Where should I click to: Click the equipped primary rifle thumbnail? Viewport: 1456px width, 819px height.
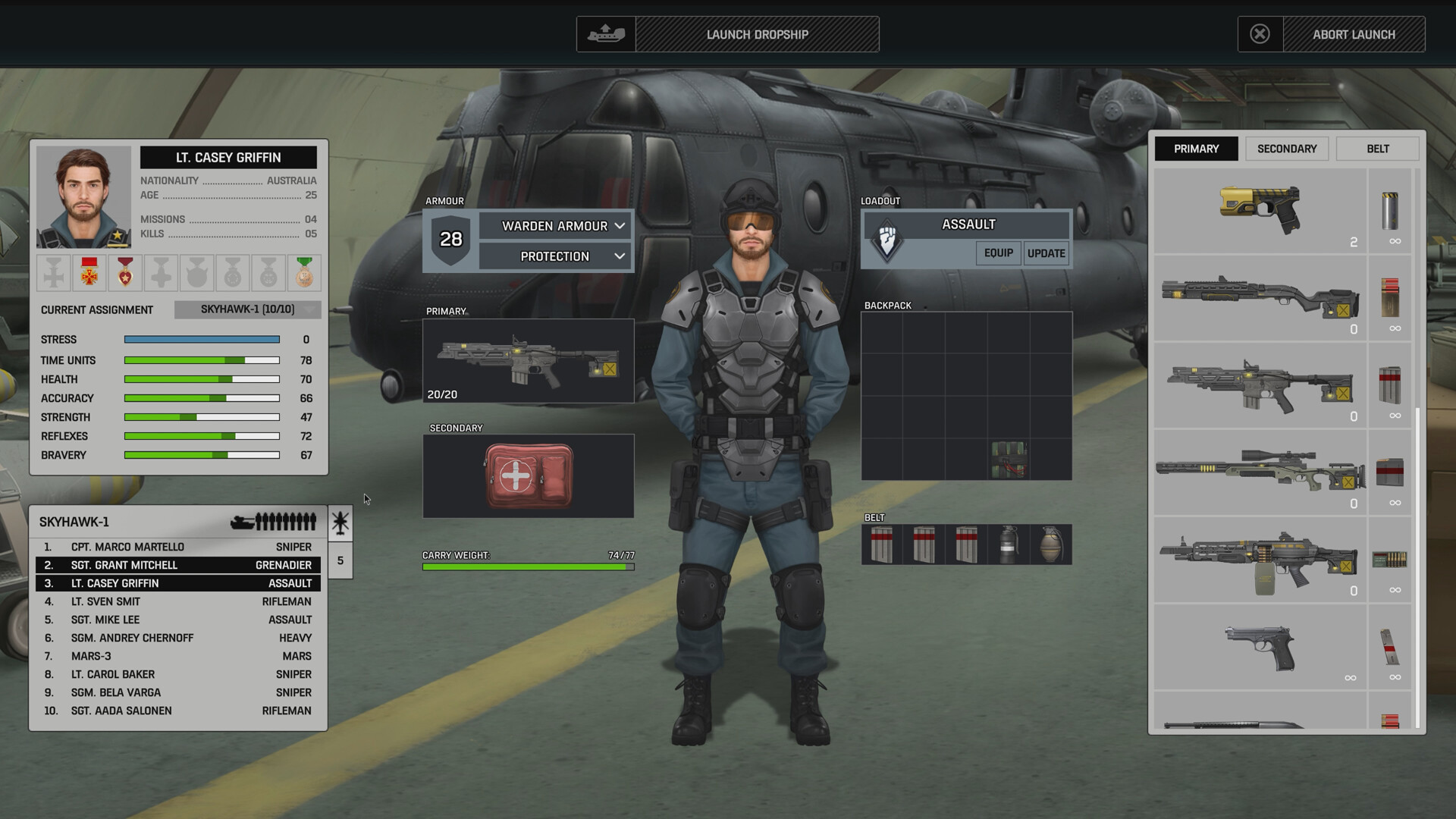click(529, 360)
